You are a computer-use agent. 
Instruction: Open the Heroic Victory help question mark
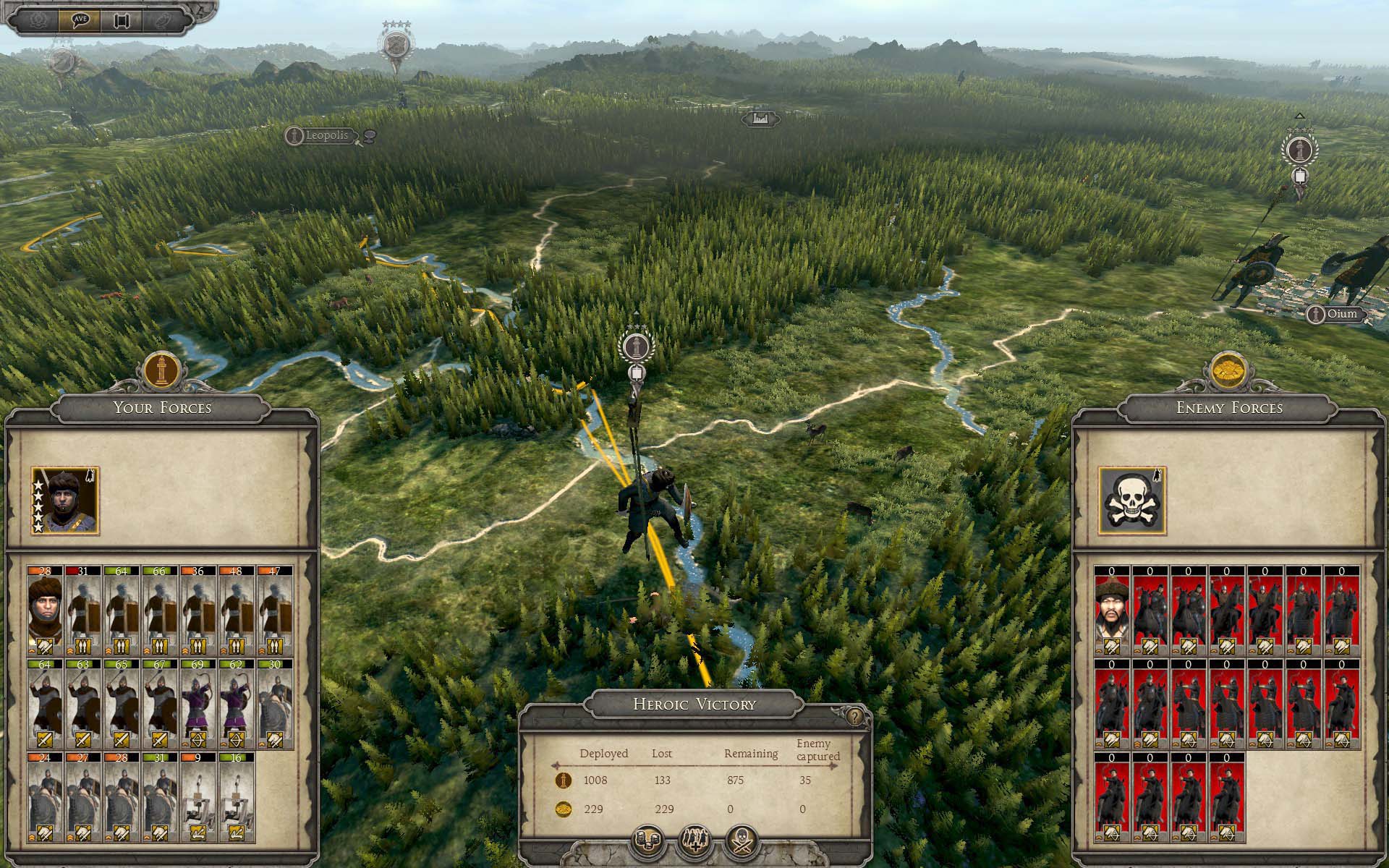pyautogui.click(x=855, y=716)
